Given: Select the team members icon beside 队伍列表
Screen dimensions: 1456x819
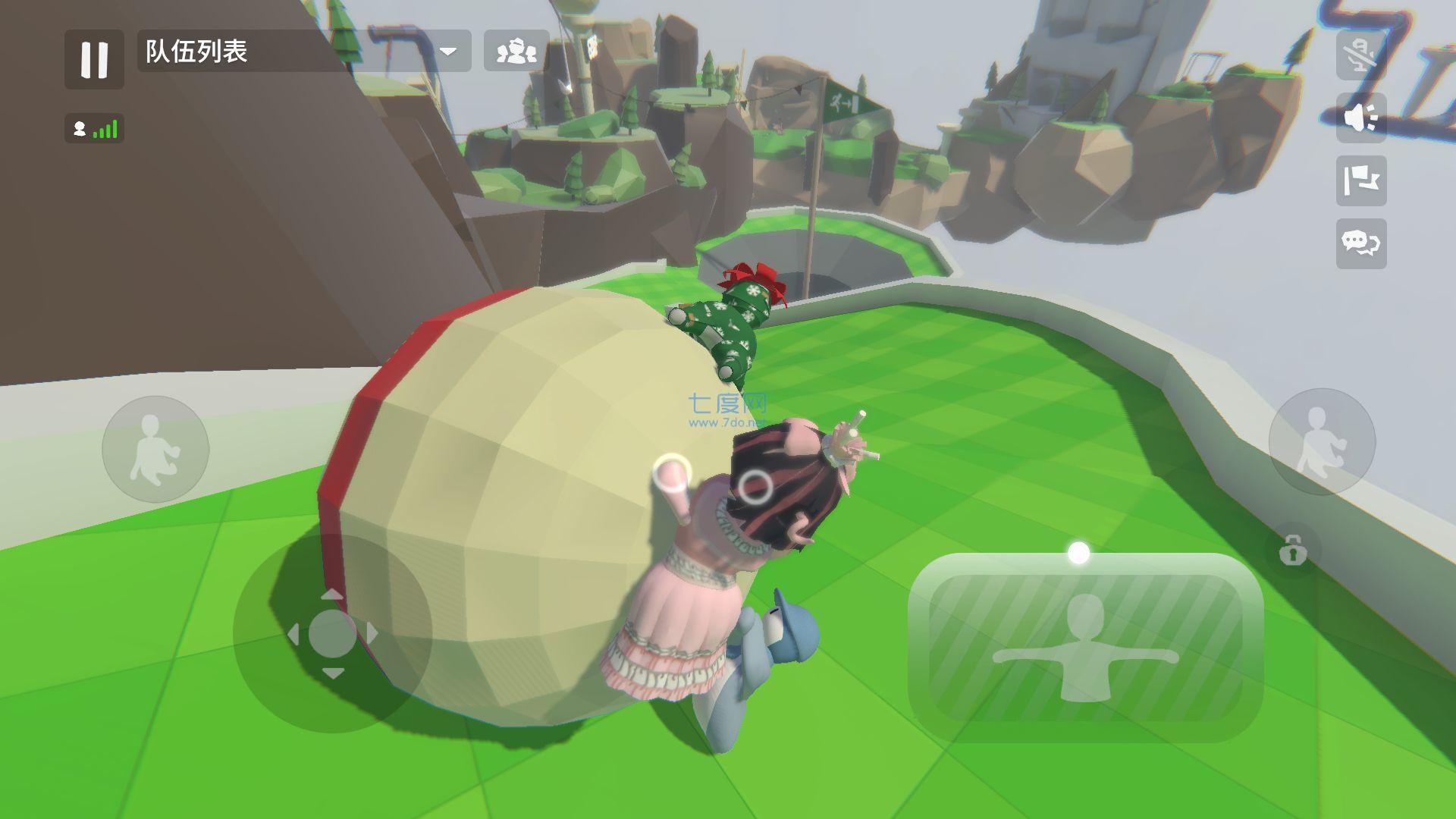Looking at the screenshot, I should click(515, 52).
